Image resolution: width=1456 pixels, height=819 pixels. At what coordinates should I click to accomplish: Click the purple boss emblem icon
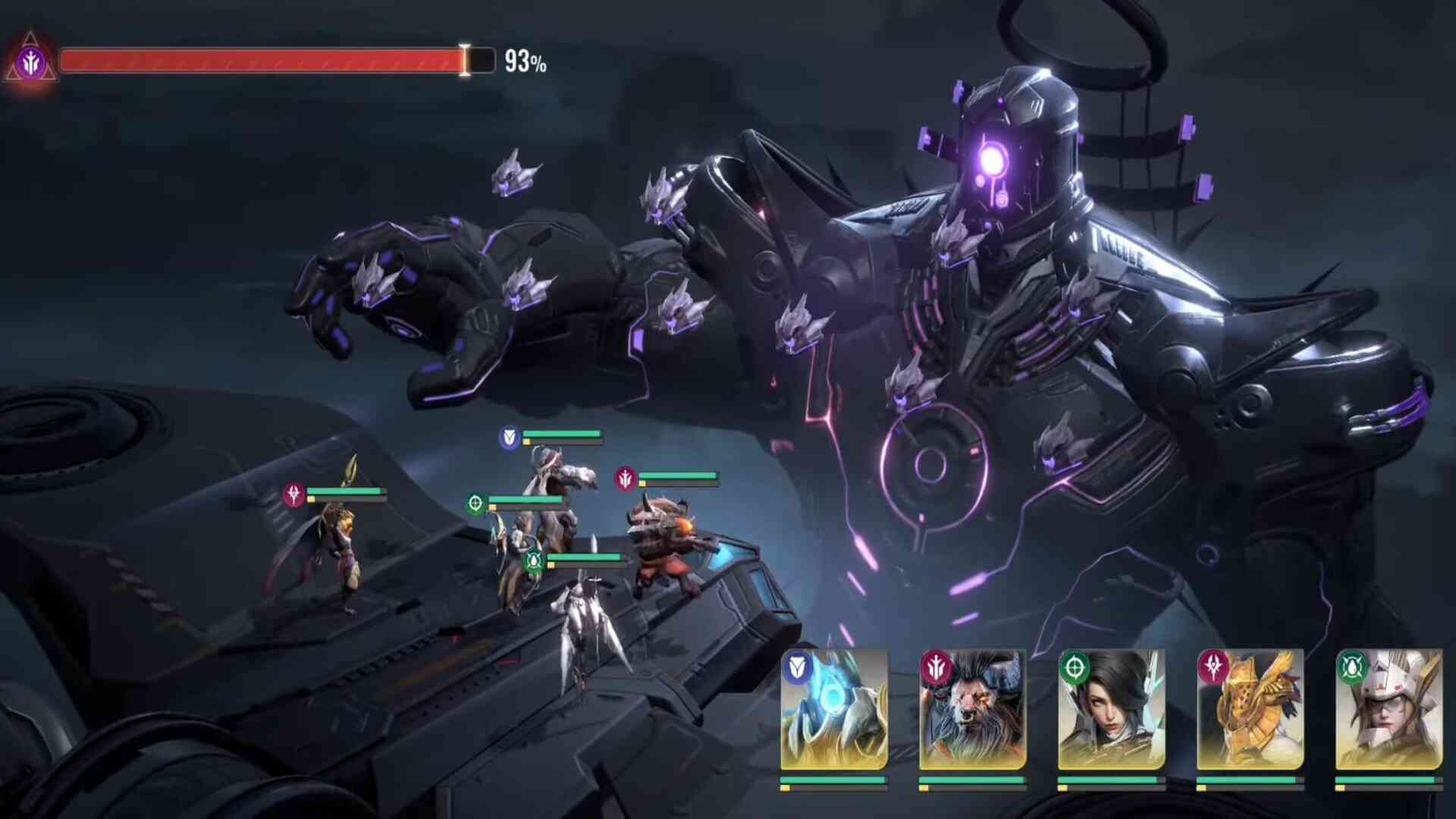[31, 62]
